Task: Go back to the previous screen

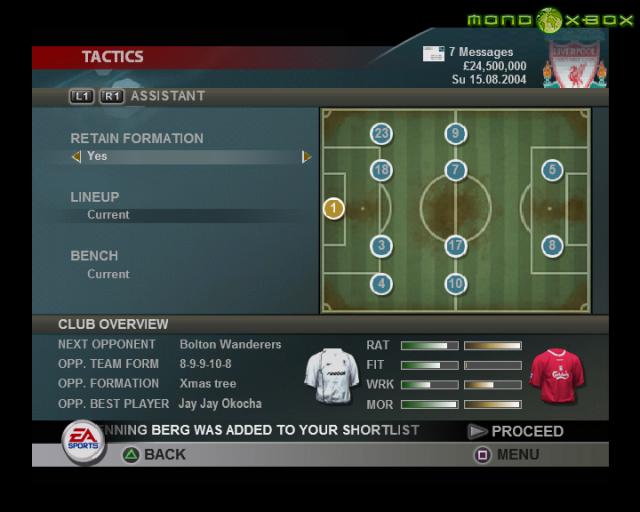Action: (x=154, y=455)
